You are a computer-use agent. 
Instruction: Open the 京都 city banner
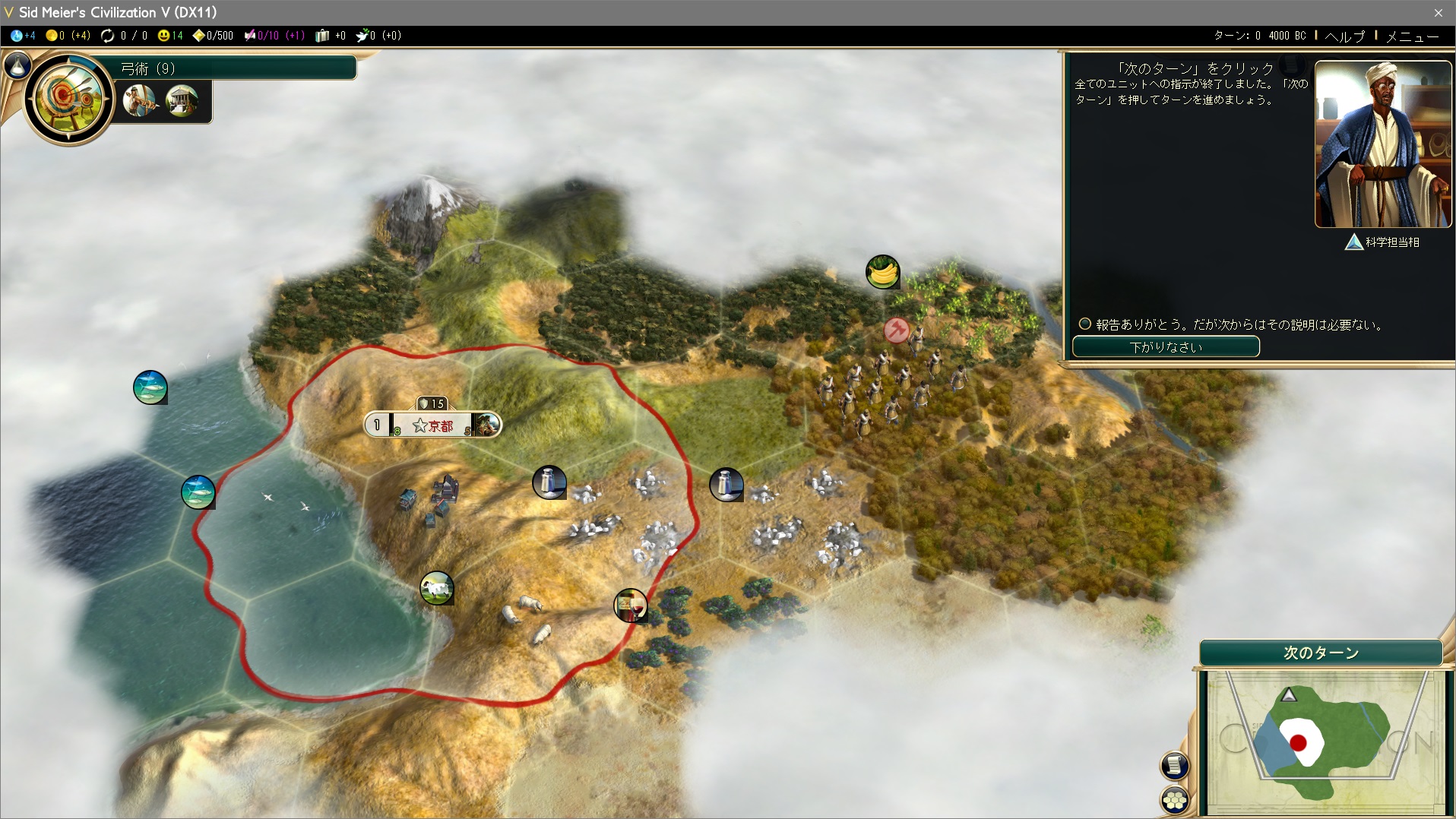[432, 425]
